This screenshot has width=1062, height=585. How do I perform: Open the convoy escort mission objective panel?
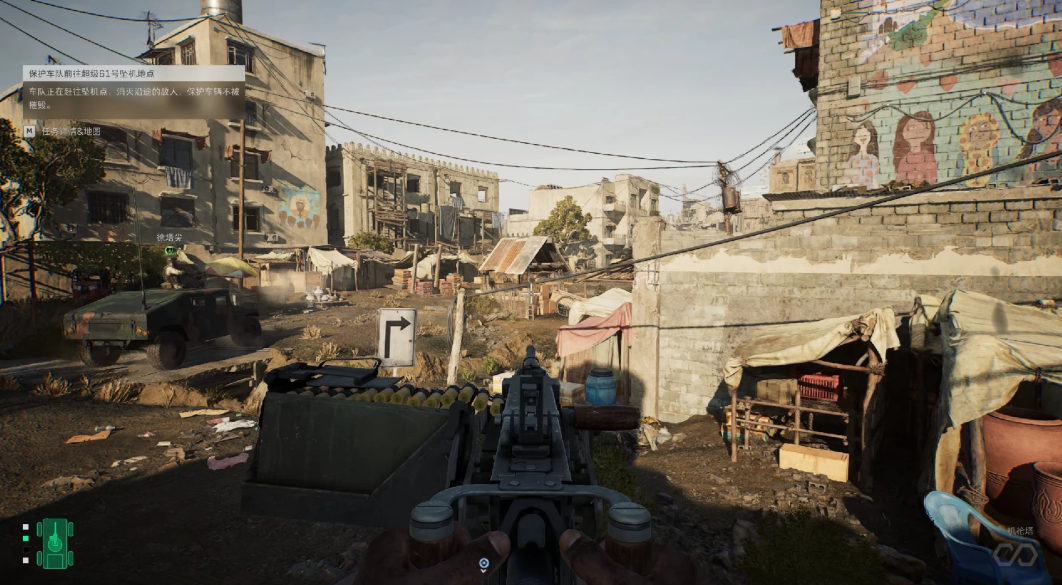pos(133,92)
